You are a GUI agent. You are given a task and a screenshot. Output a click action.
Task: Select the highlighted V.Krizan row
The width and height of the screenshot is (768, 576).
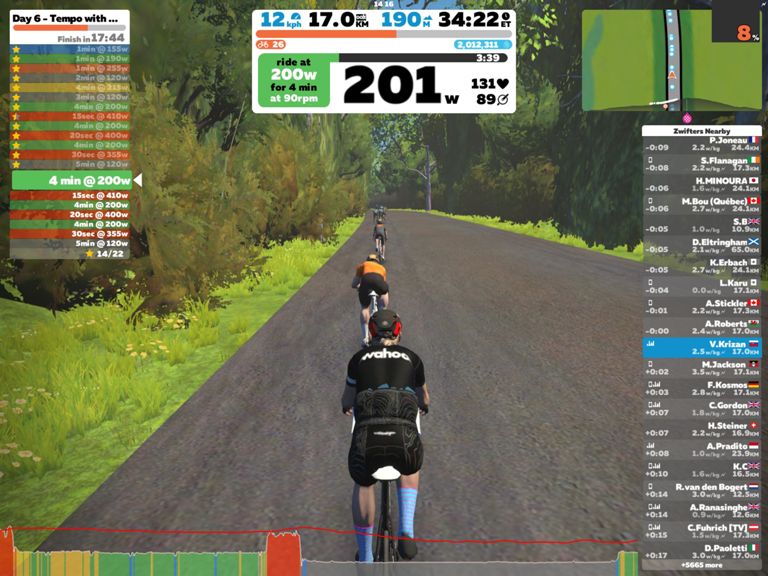(702, 348)
